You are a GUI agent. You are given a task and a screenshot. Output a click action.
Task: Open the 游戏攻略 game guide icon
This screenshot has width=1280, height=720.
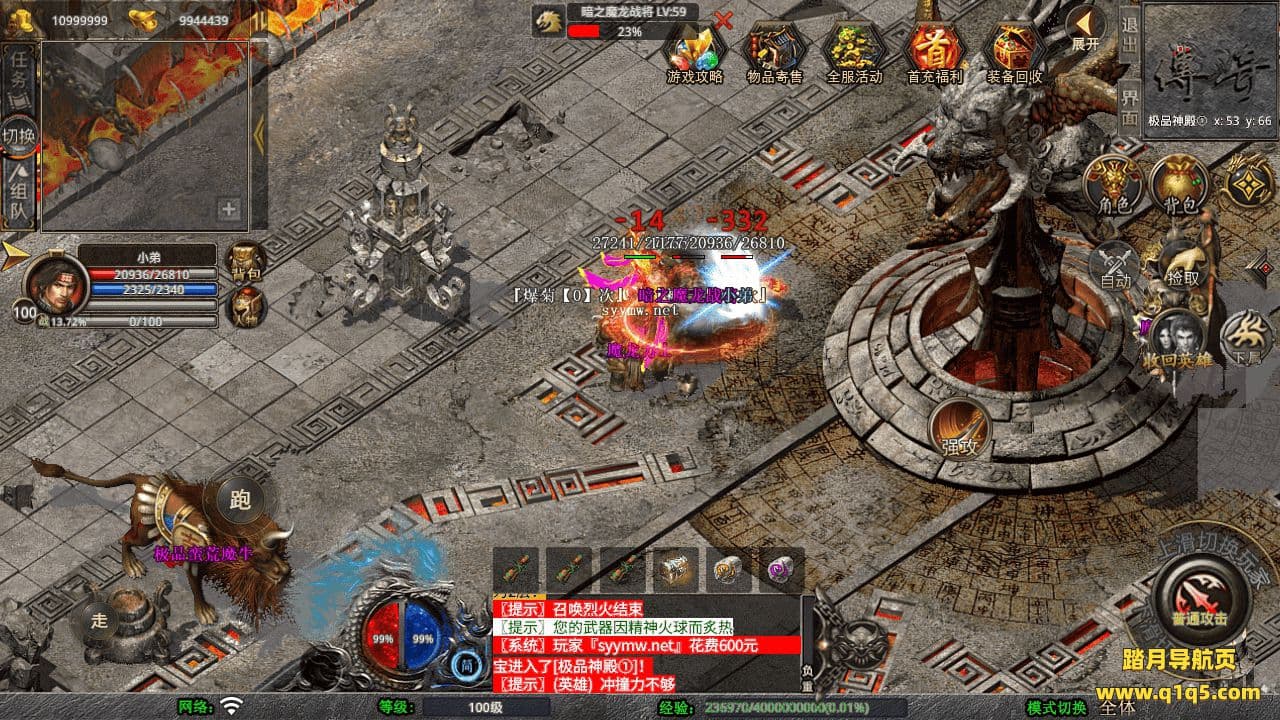click(x=695, y=50)
